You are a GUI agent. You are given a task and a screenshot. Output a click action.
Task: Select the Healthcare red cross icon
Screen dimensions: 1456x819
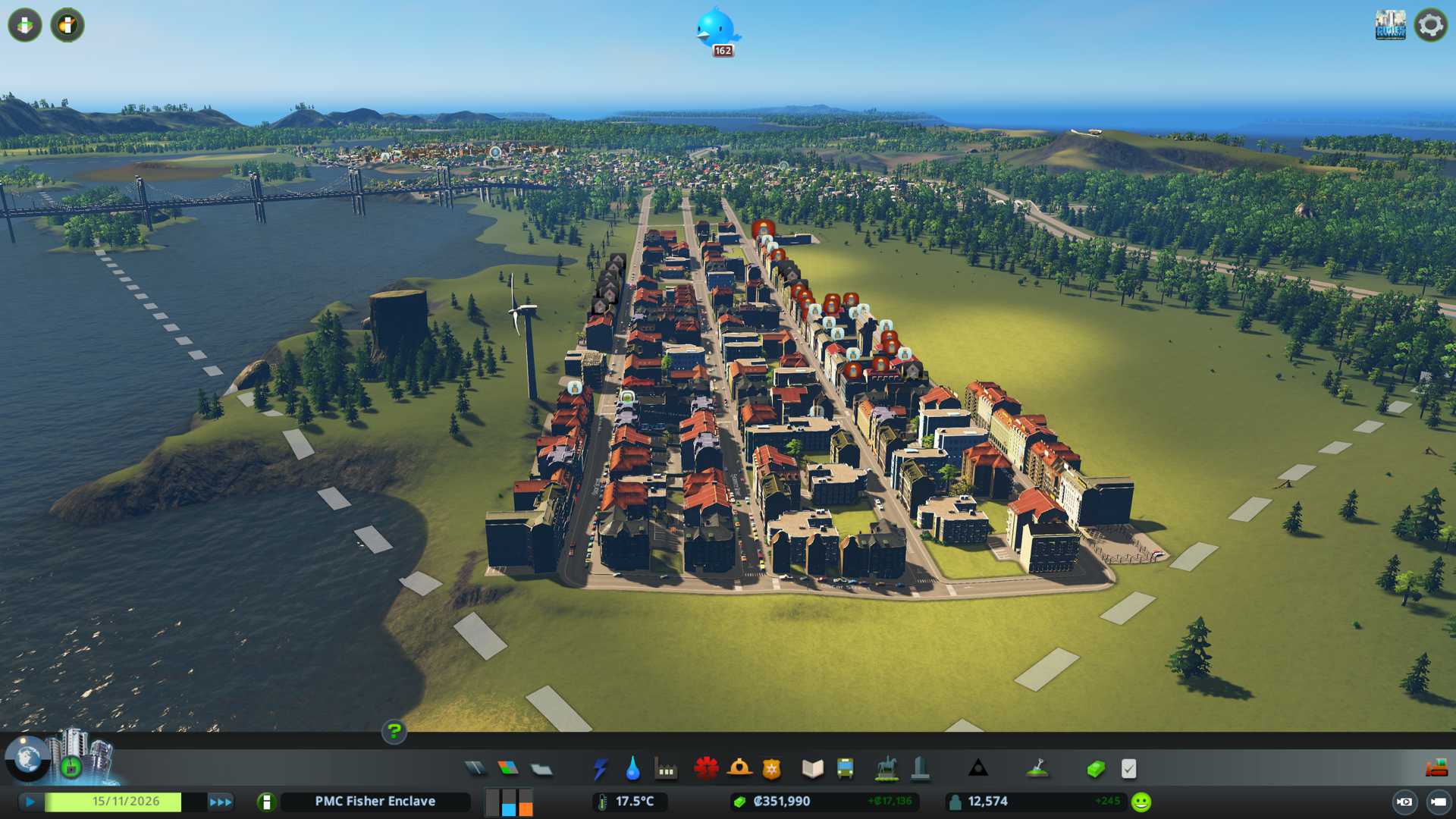pyautogui.click(x=706, y=769)
